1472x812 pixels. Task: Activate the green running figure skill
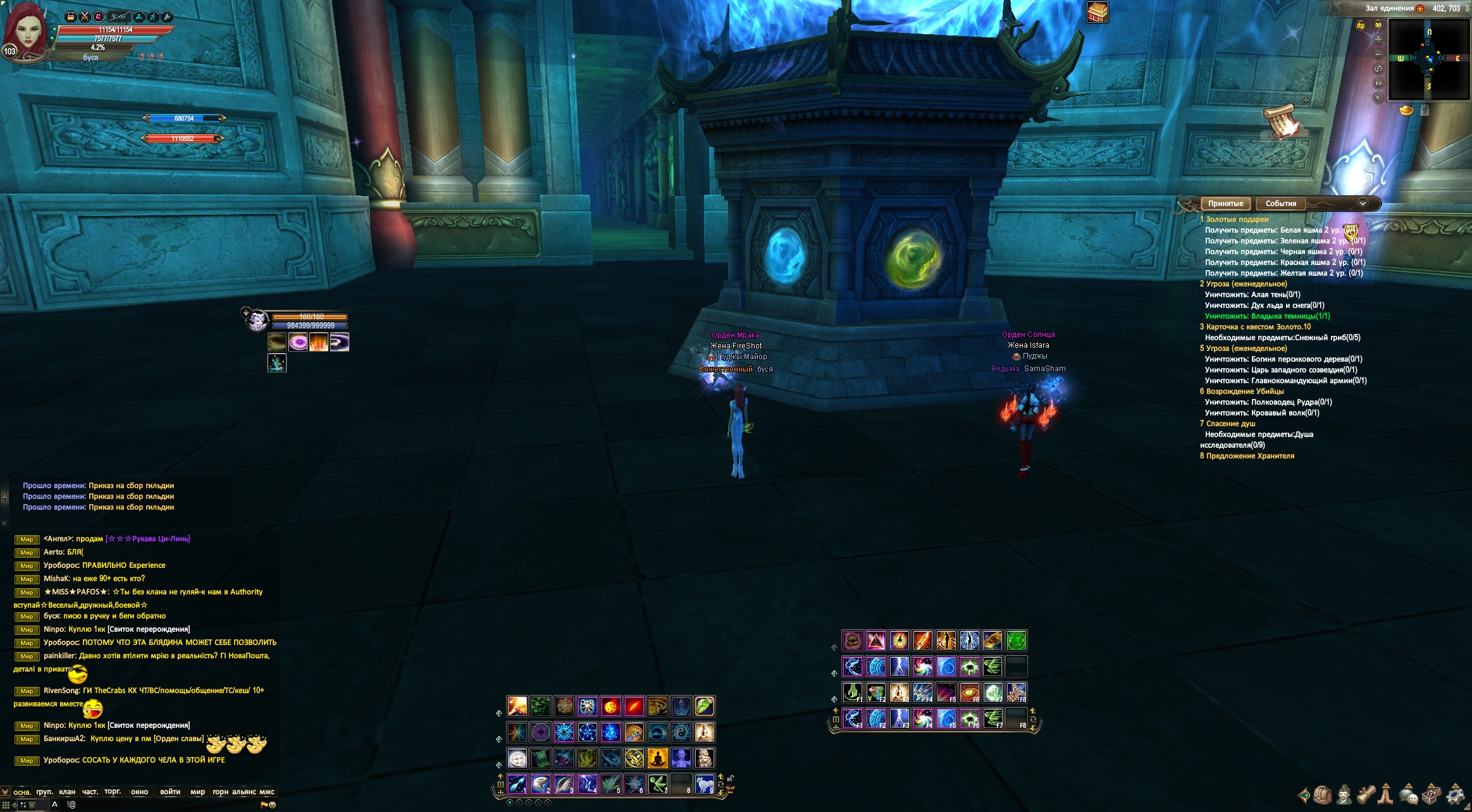click(x=658, y=784)
